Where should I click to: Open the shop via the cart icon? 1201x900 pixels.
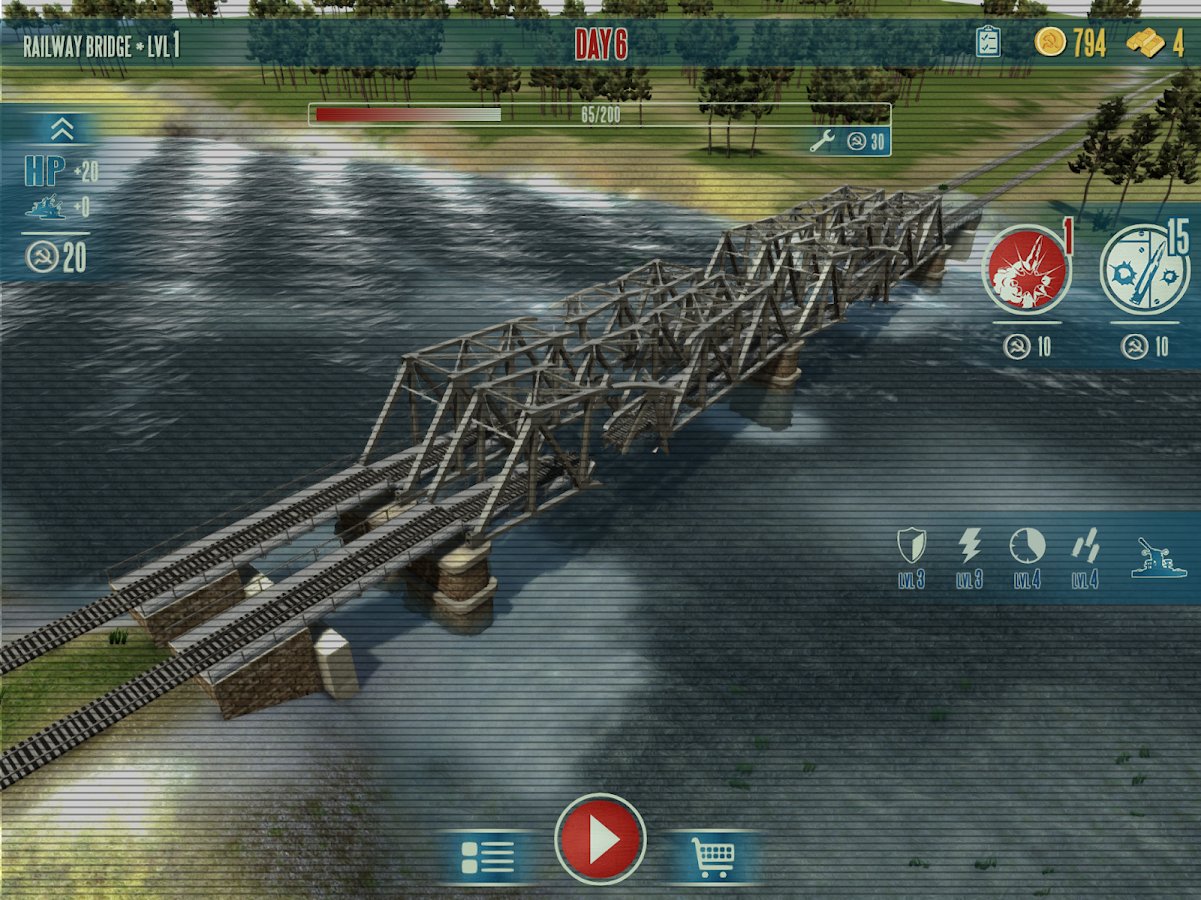[712, 857]
